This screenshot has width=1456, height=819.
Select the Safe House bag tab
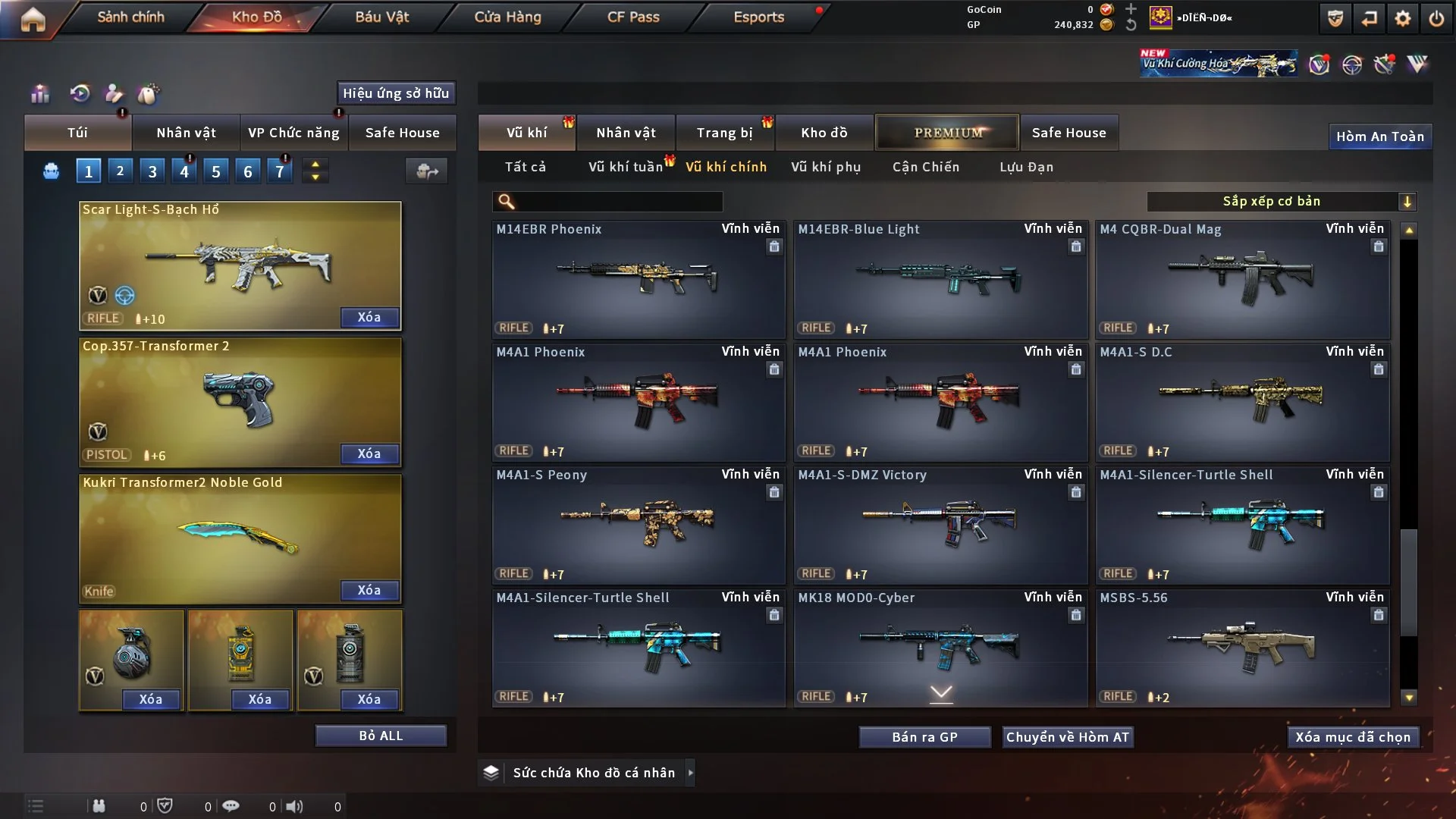point(402,133)
